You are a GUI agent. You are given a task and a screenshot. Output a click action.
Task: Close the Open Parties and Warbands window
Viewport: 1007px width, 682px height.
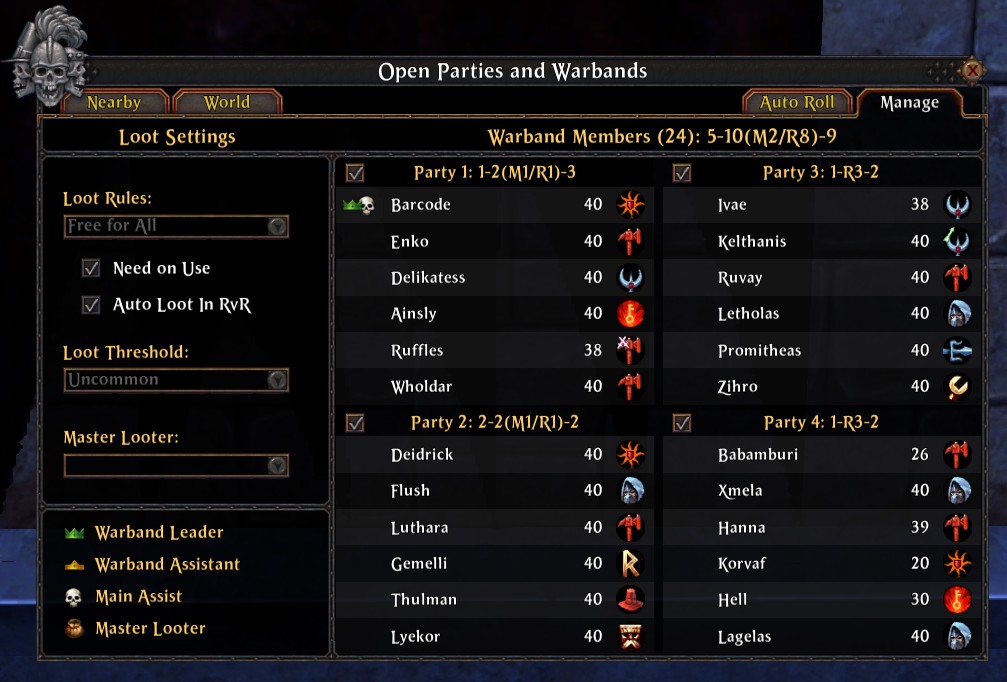[971, 71]
